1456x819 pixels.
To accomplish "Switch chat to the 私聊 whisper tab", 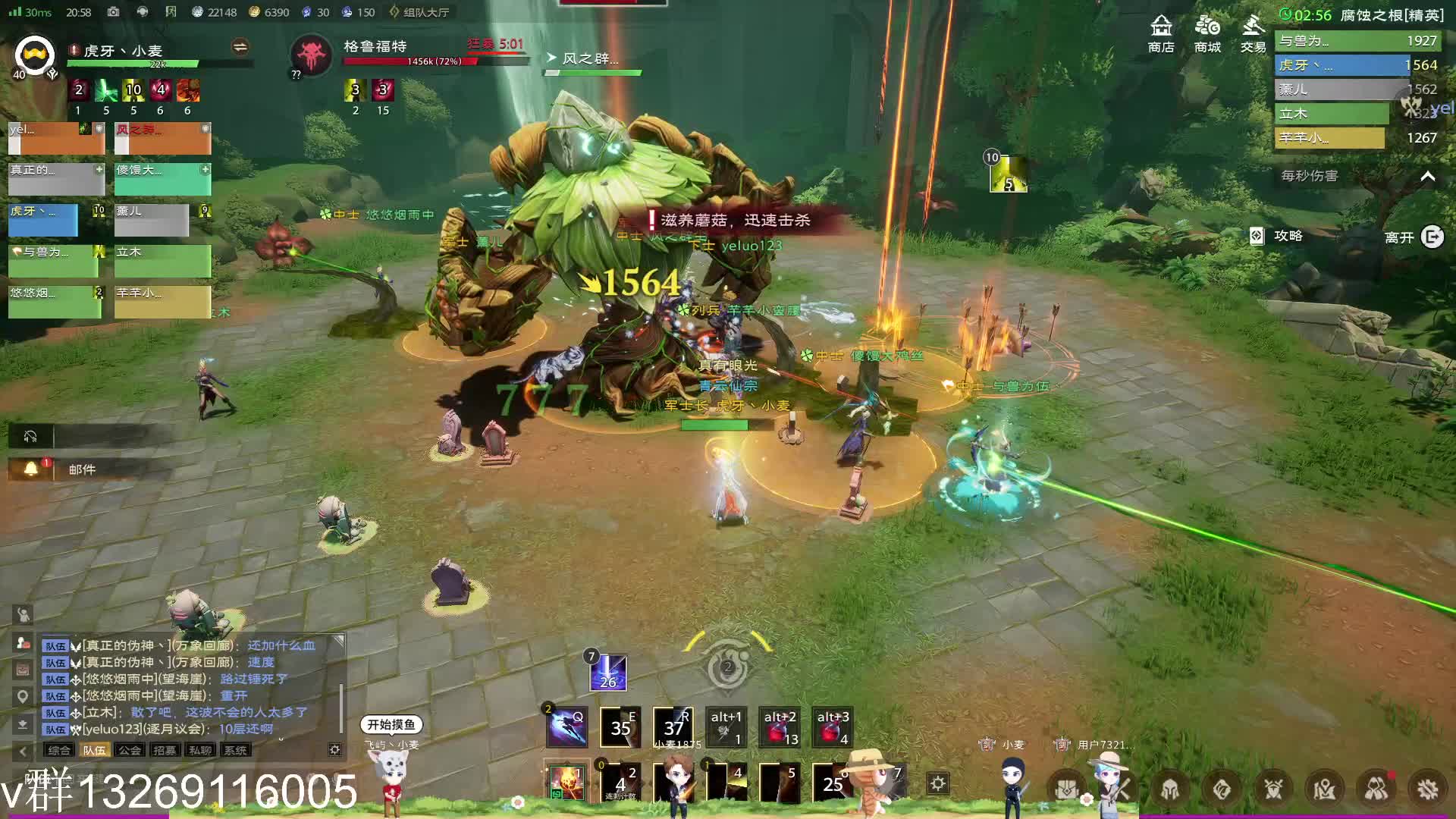I will 200,750.
